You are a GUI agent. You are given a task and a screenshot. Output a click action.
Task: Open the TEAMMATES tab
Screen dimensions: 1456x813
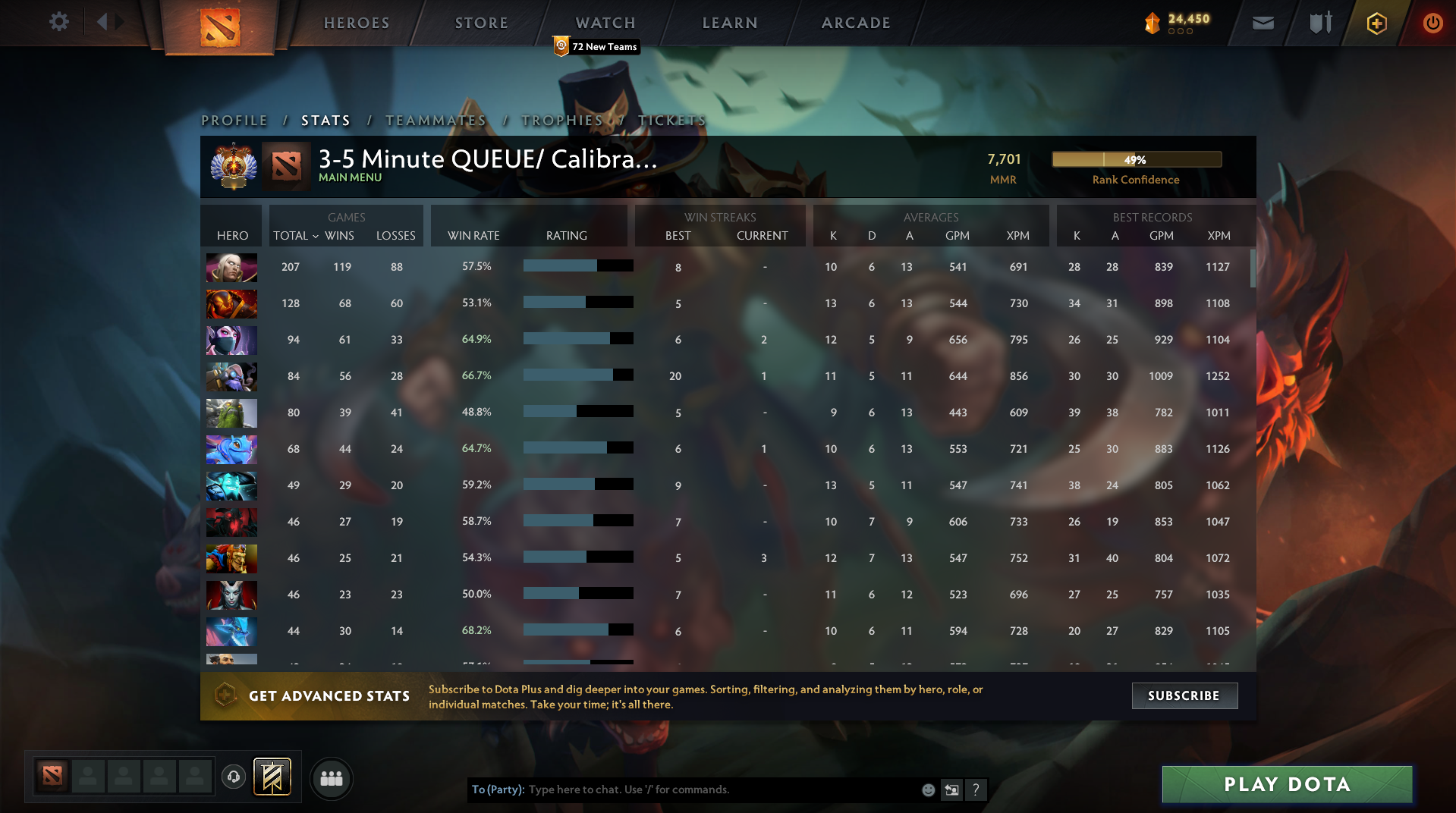point(436,120)
